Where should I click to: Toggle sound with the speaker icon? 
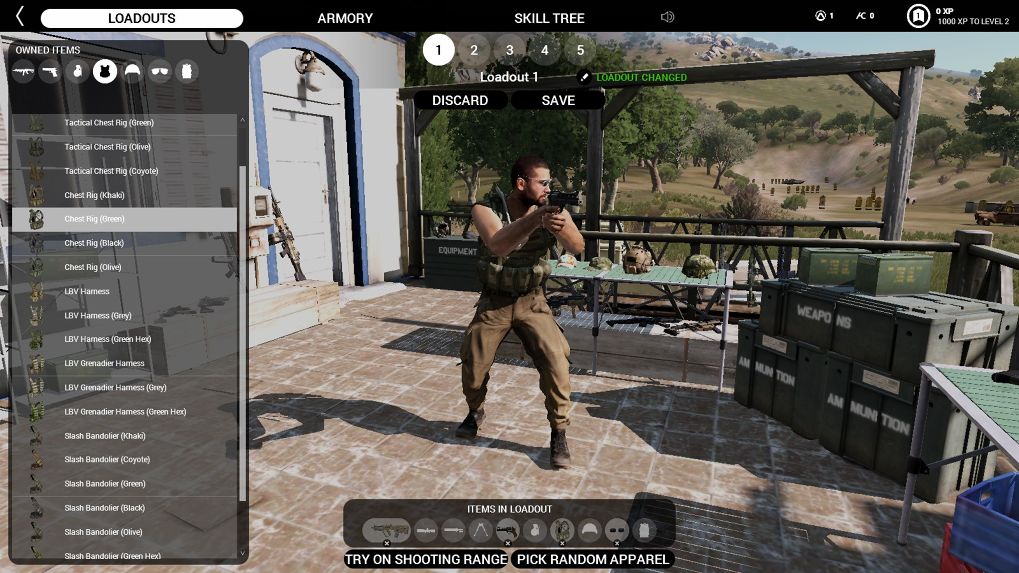[x=668, y=17]
